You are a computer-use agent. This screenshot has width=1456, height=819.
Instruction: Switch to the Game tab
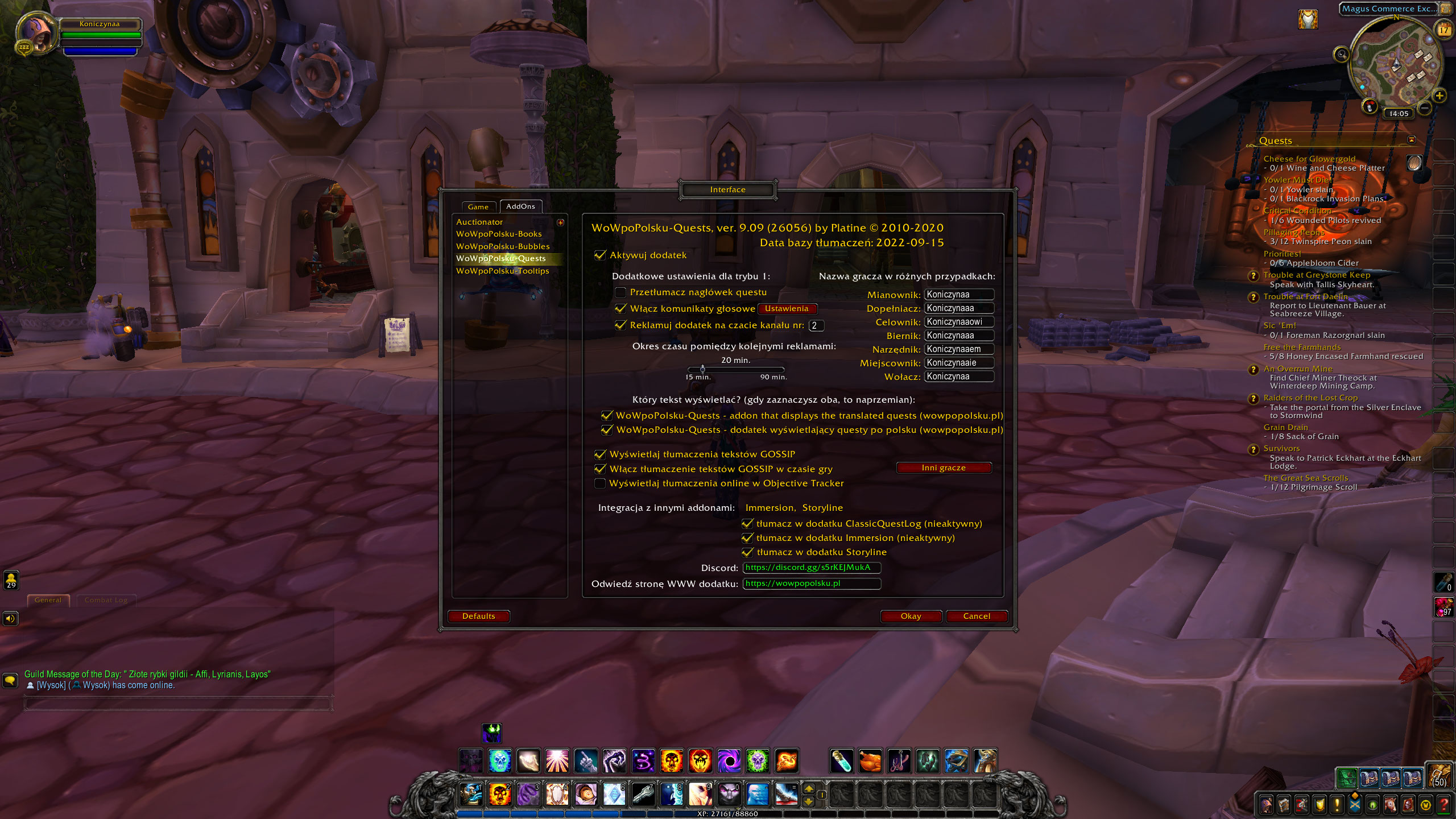[478, 206]
